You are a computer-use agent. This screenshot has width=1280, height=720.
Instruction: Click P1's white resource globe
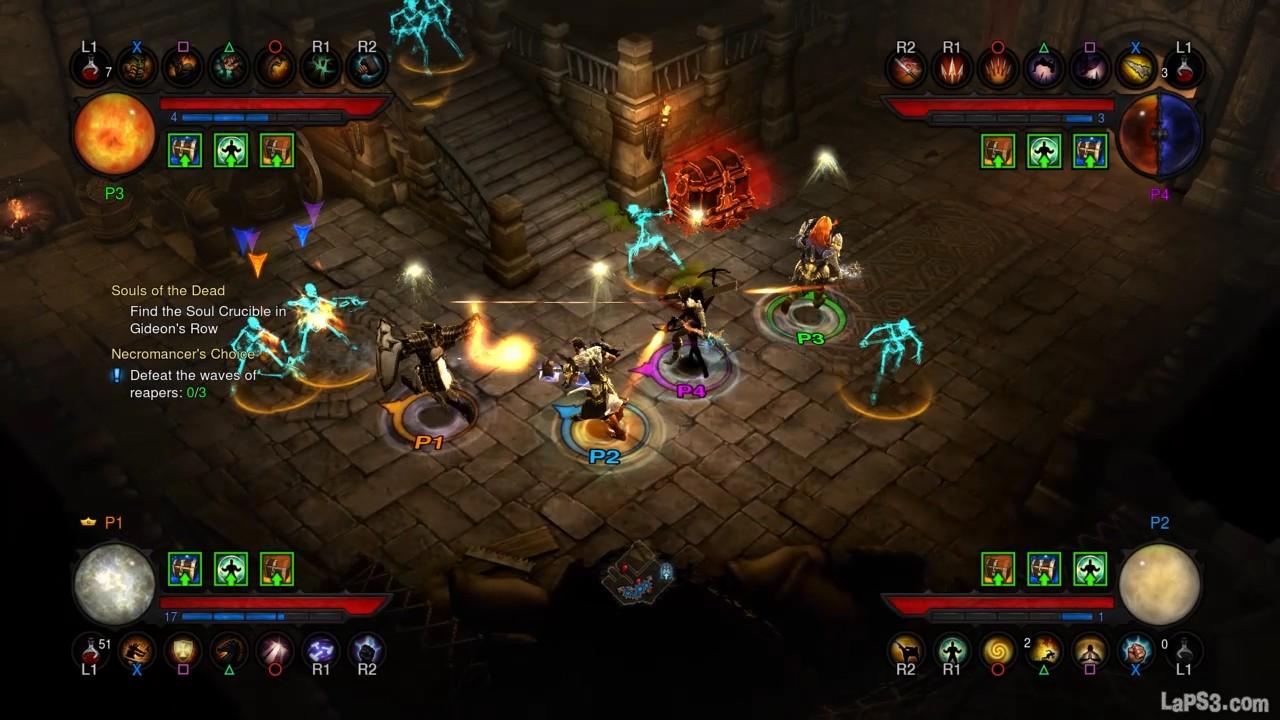[x=114, y=585]
